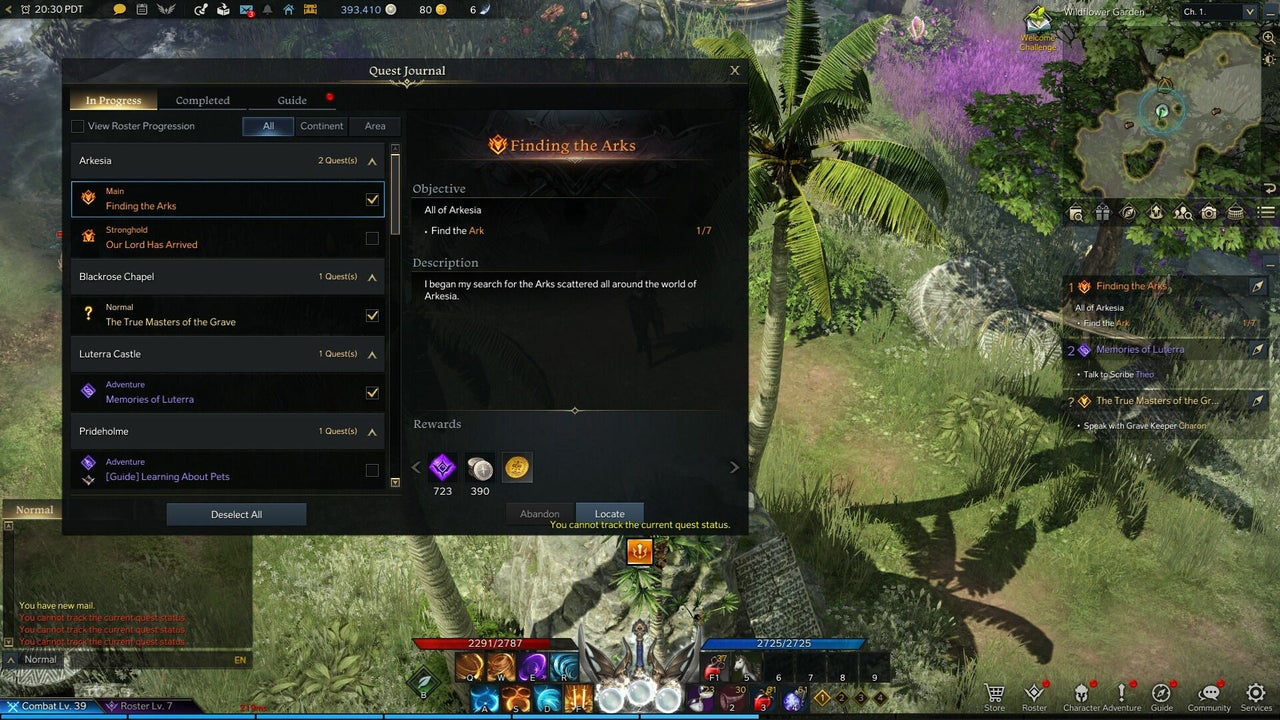Open the Services menu
Image resolution: width=1280 pixels, height=720 pixels.
(1256, 696)
